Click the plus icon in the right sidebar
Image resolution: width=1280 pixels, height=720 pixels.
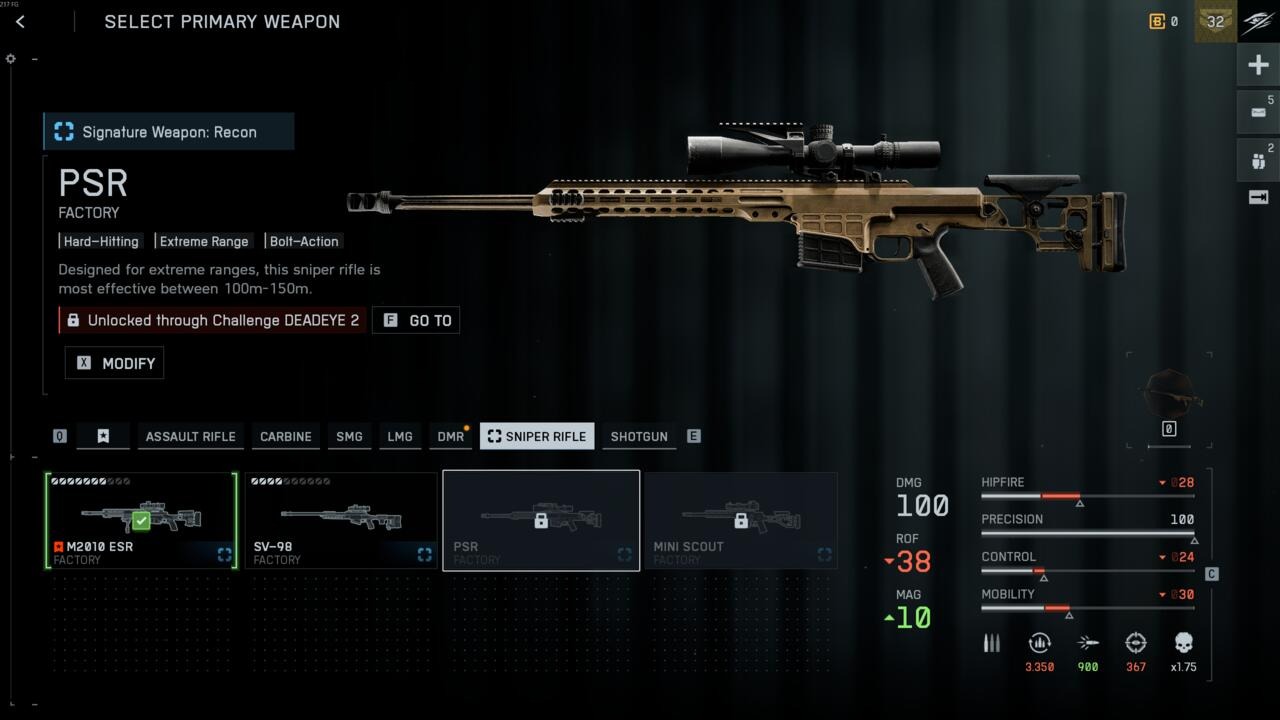coord(1258,66)
